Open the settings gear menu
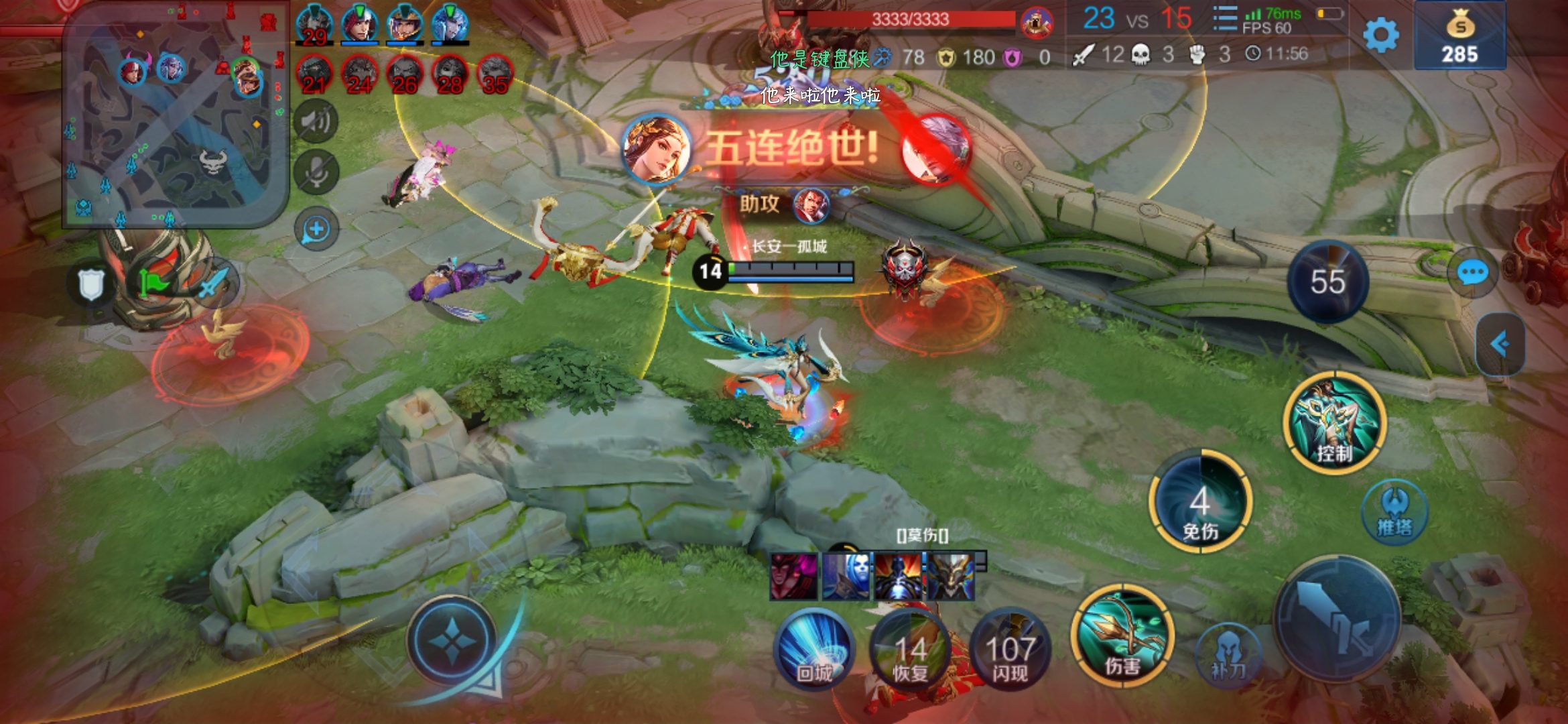This screenshot has width=1568, height=724. (x=1381, y=35)
